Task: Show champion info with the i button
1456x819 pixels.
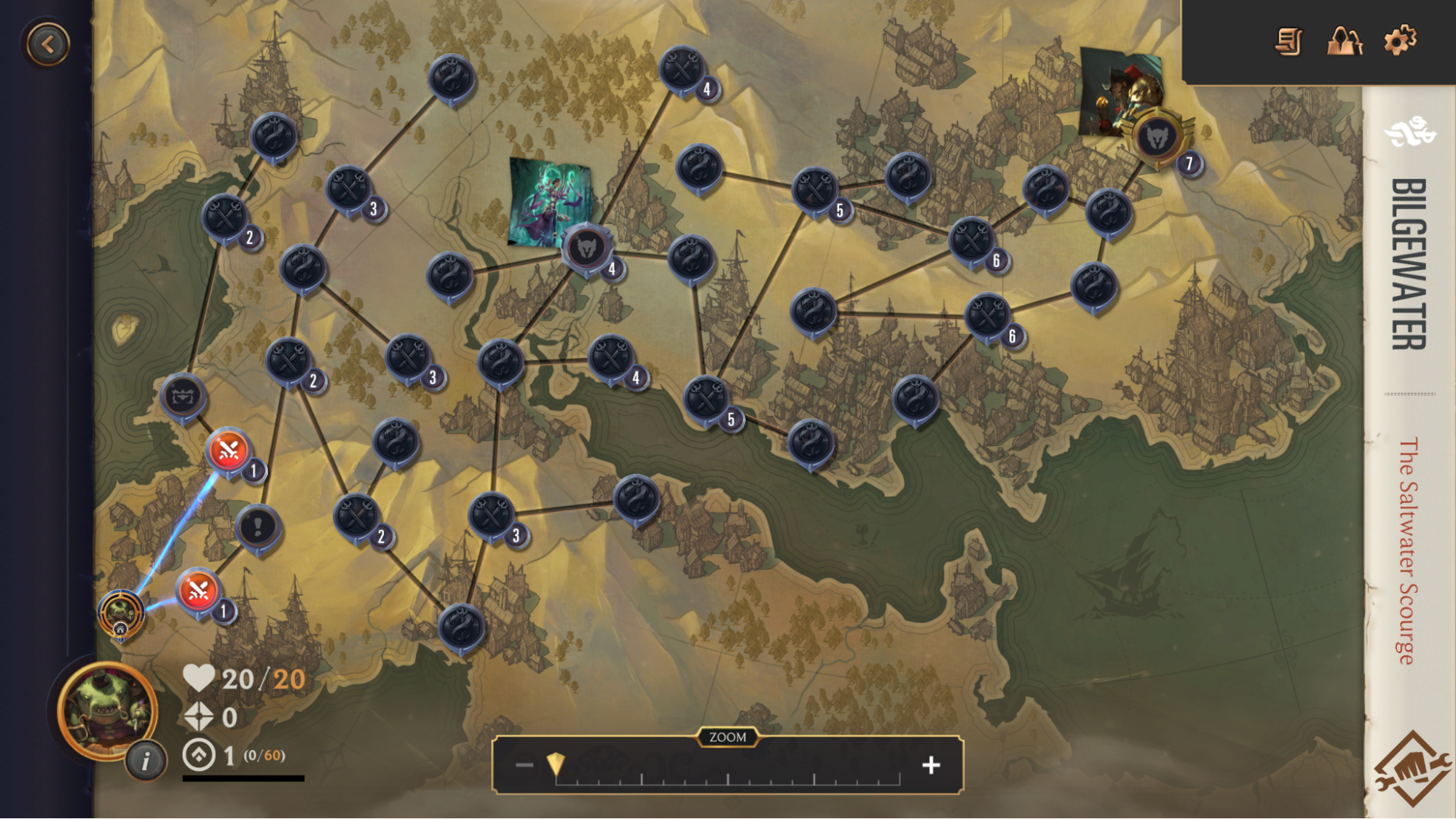Action: pos(146,761)
